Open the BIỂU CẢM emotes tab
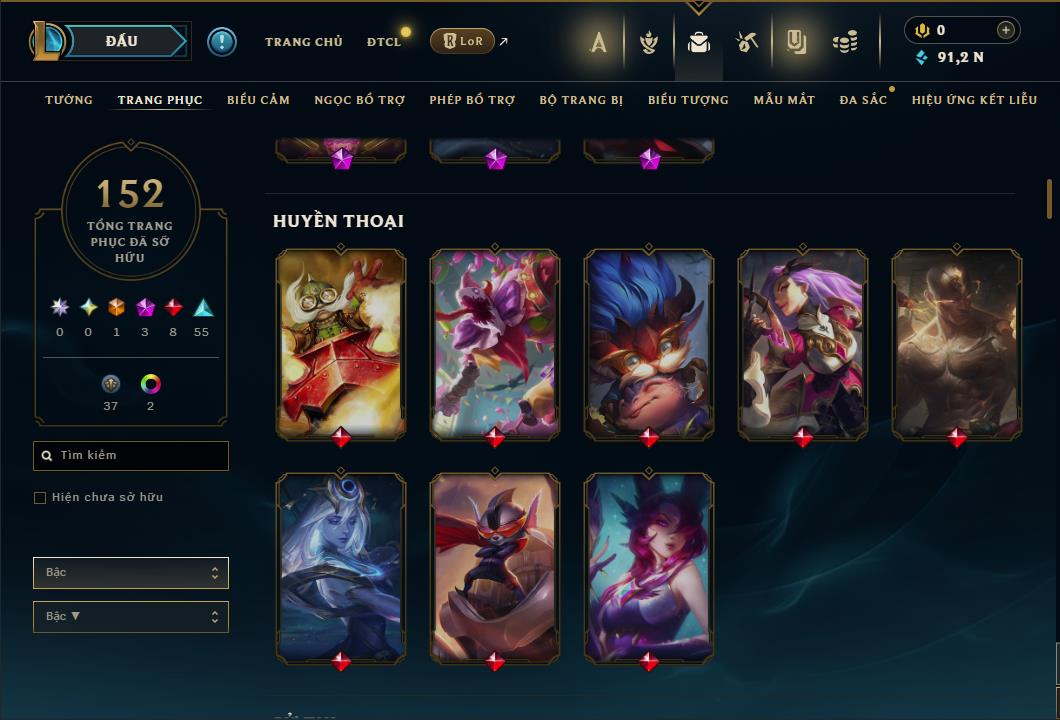Screen dimensions: 1060x720 [x=258, y=100]
